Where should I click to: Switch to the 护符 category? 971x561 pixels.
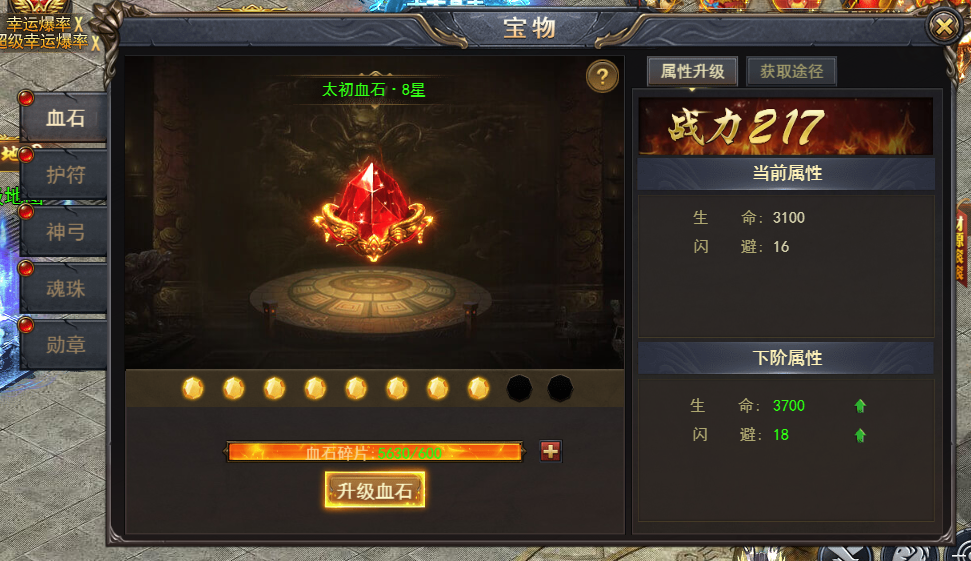coord(66,175)
